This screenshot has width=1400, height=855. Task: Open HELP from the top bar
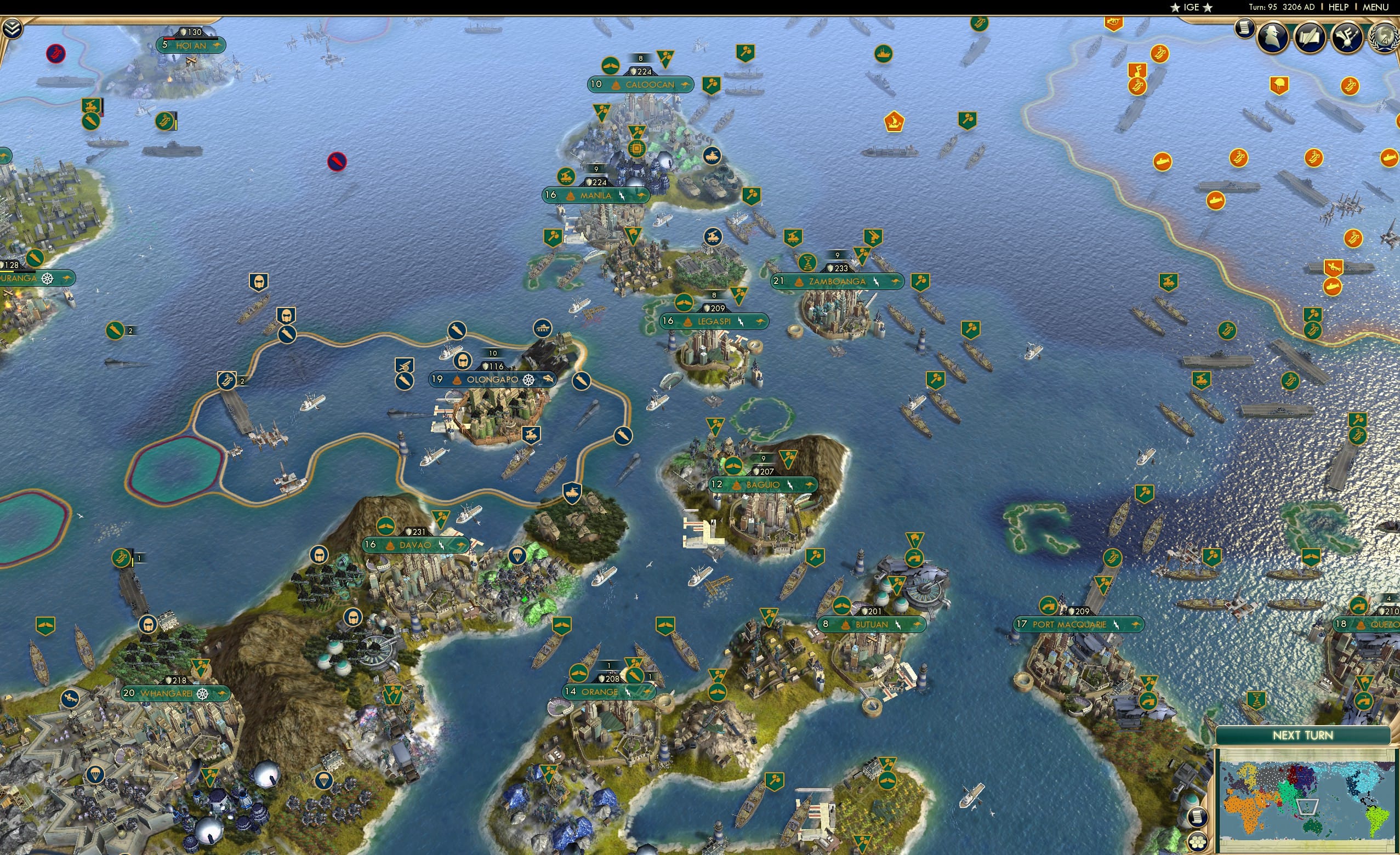[1339, 7]
